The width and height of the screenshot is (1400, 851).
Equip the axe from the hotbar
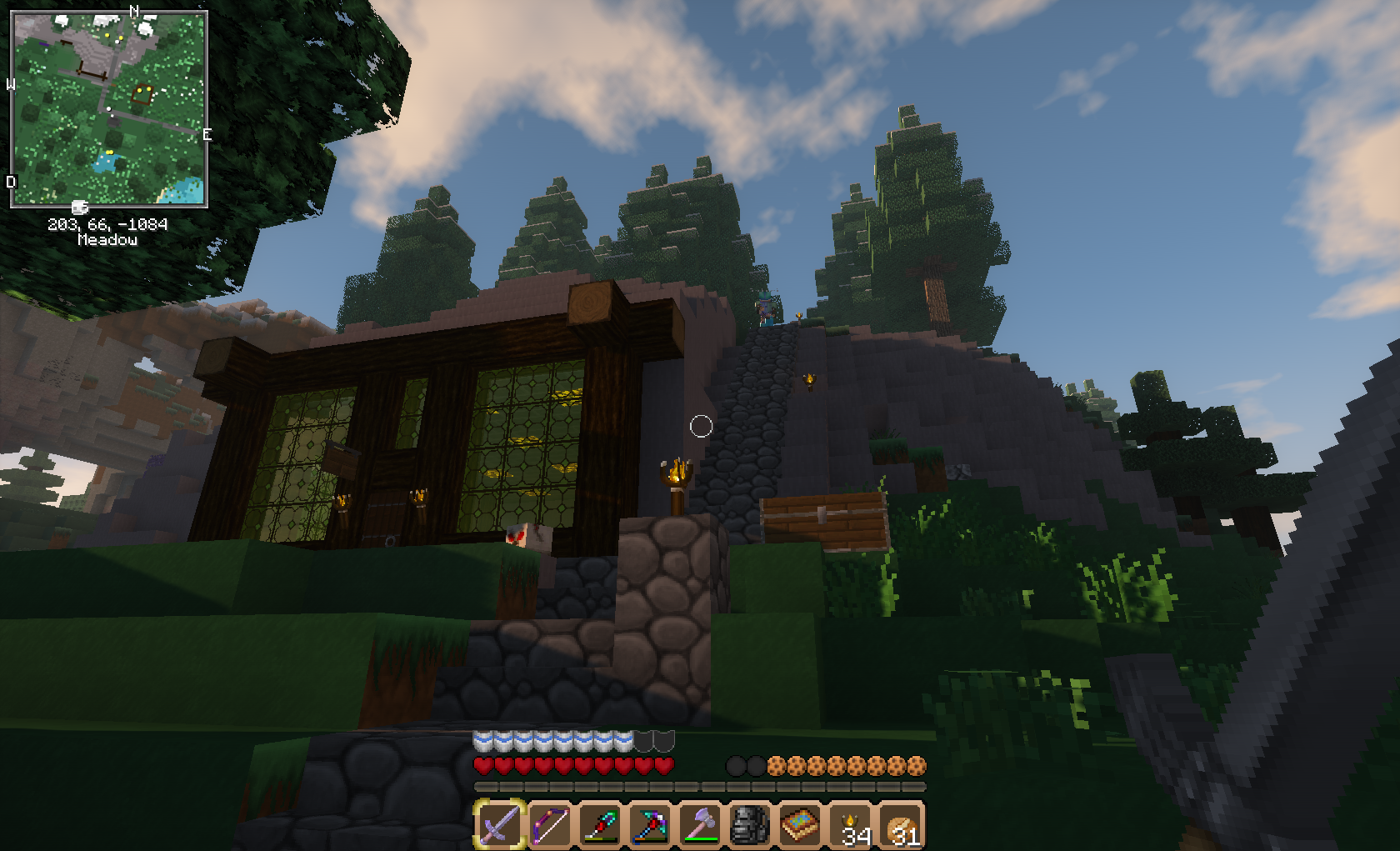699,824
